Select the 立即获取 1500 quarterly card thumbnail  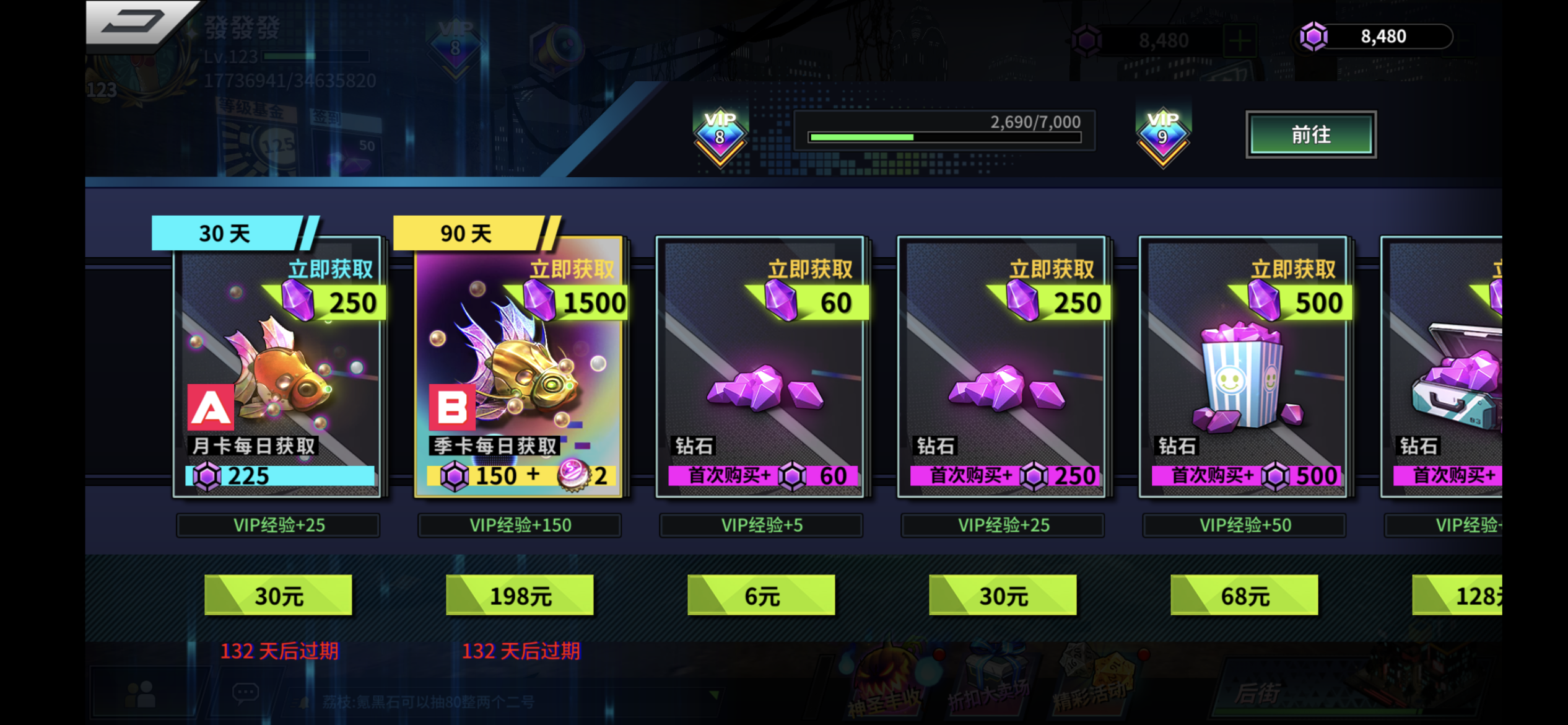(x=519, y=372)
